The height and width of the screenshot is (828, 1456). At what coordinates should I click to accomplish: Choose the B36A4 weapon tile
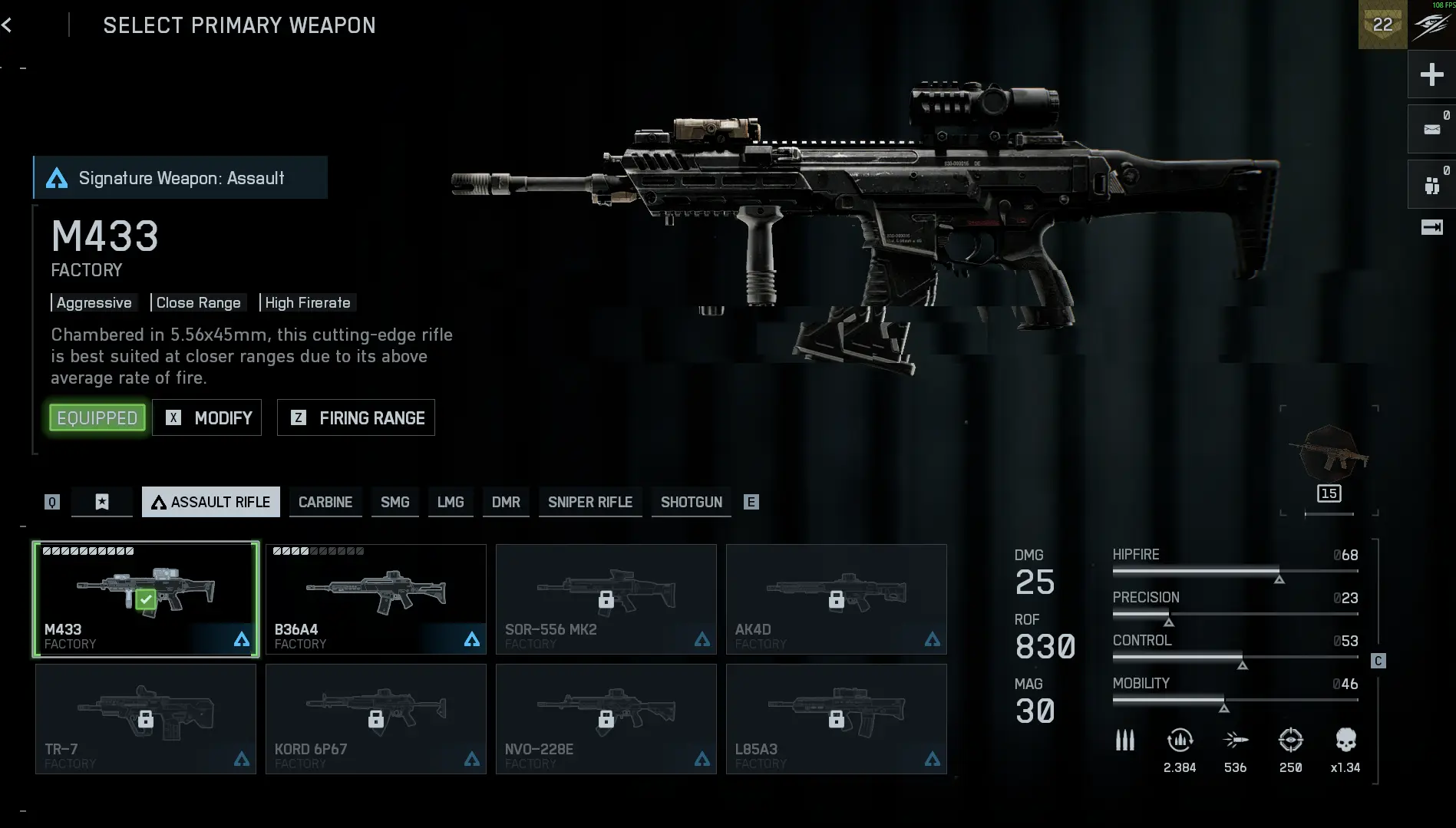[x=376, y=599]
